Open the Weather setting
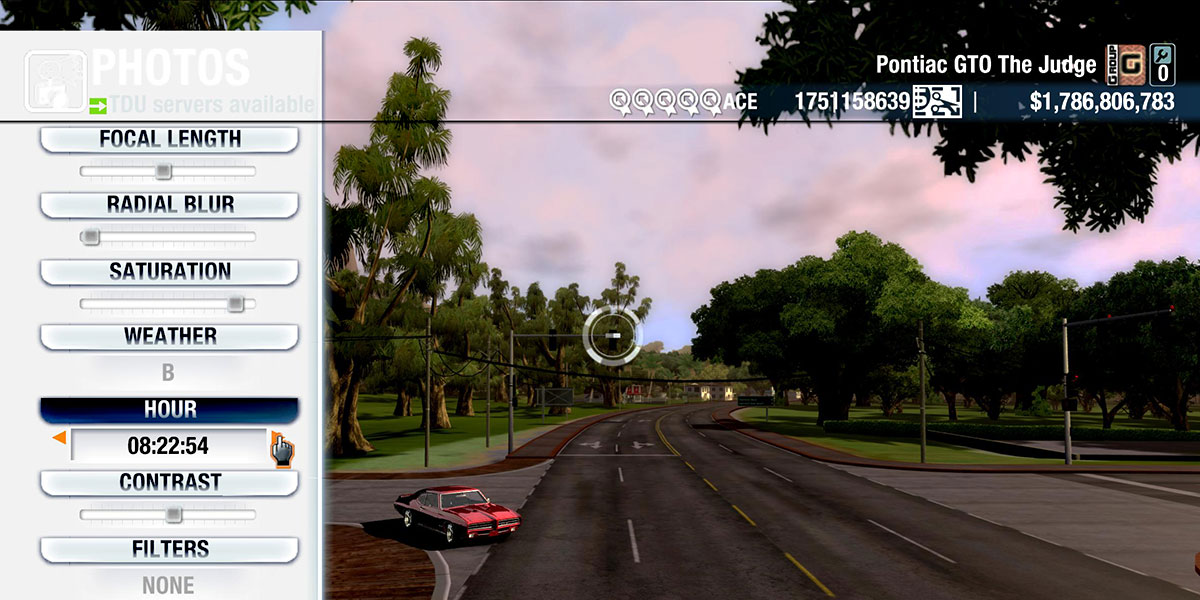Image resolution: width=1200 pixels, height=600 pixels. click(x=169, y=337)
